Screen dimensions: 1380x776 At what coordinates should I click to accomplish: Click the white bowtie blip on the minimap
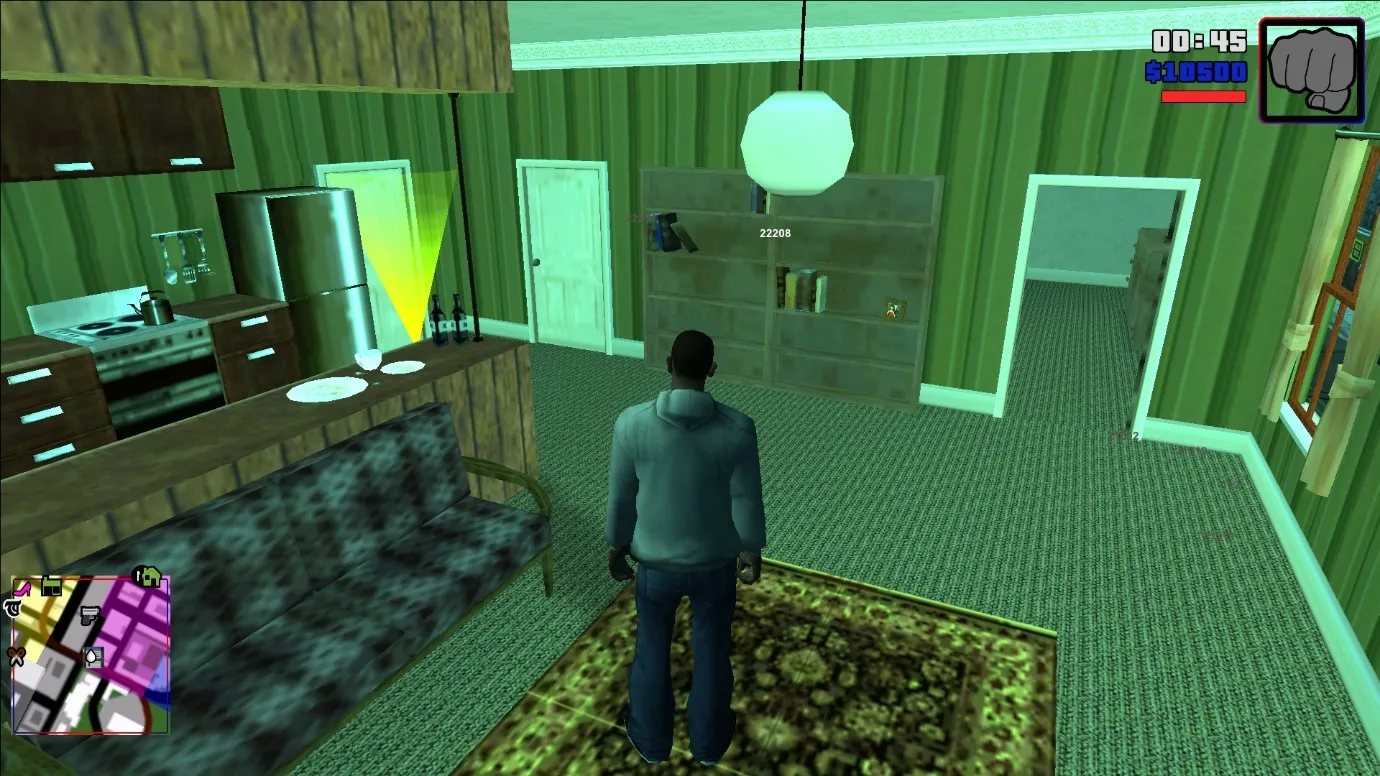15,655
